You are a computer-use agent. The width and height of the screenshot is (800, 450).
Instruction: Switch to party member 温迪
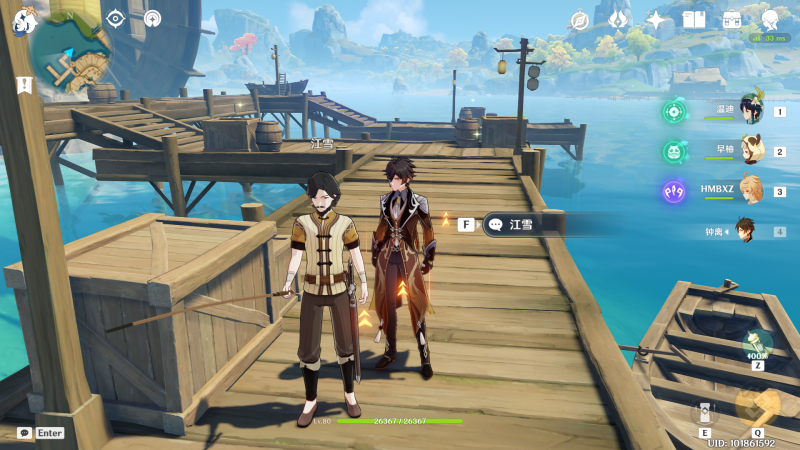(x=750, y=110)
